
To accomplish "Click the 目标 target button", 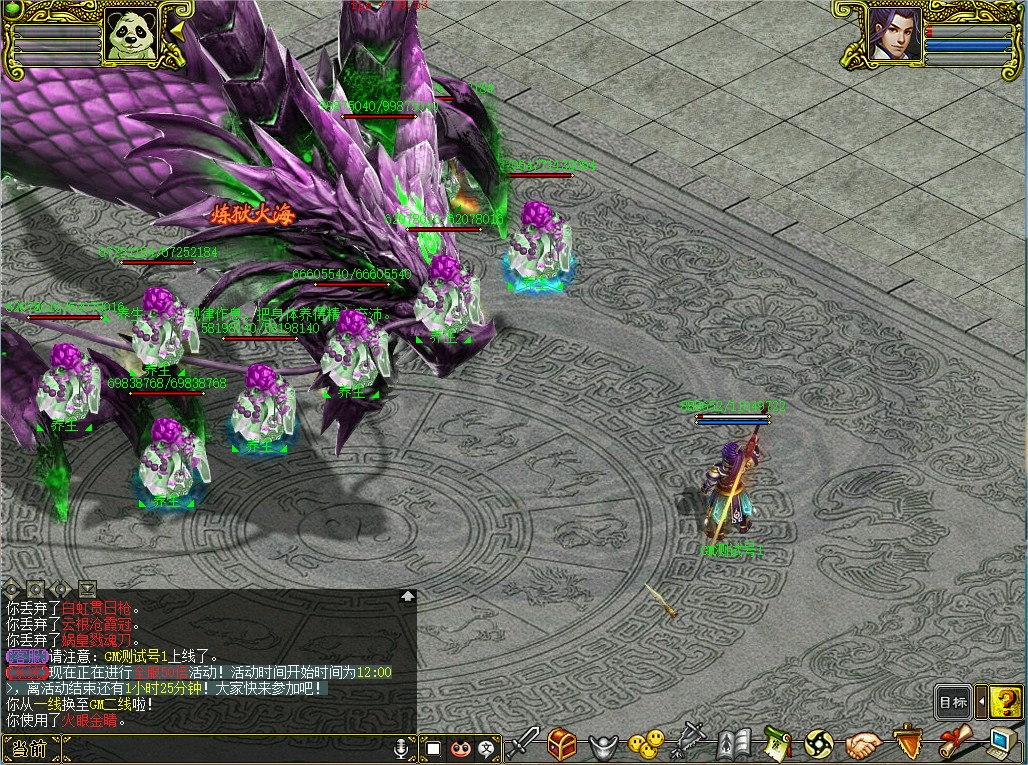I will [x=953, y=702].
